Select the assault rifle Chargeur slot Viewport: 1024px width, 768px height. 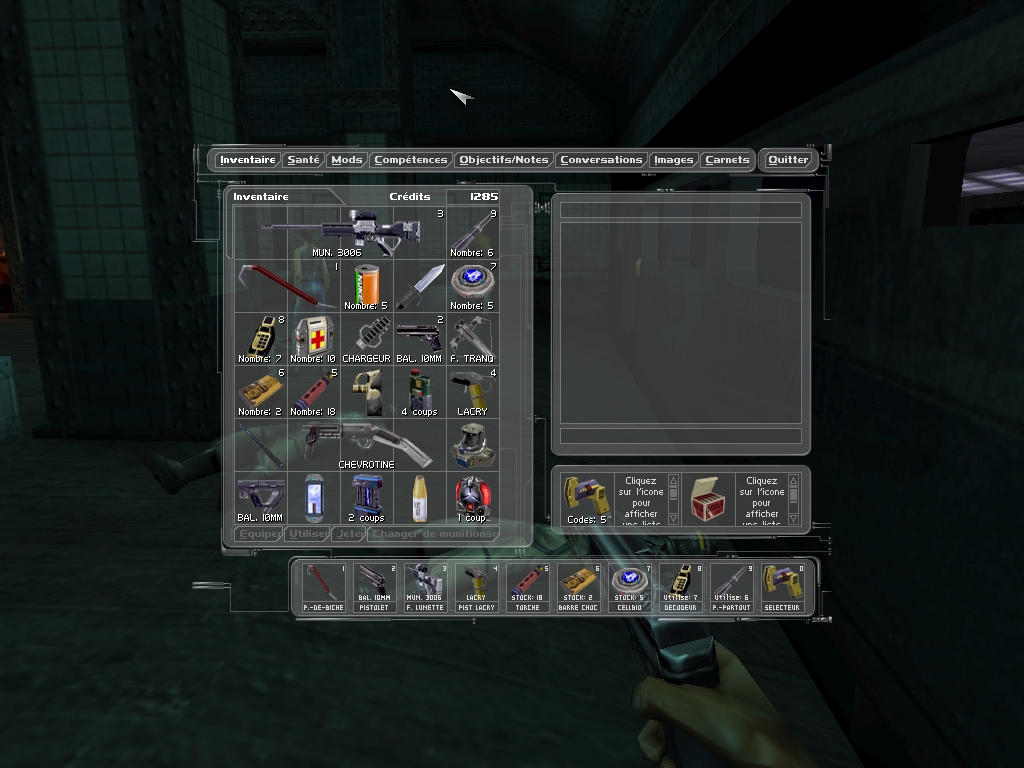[x=366, y=338]
